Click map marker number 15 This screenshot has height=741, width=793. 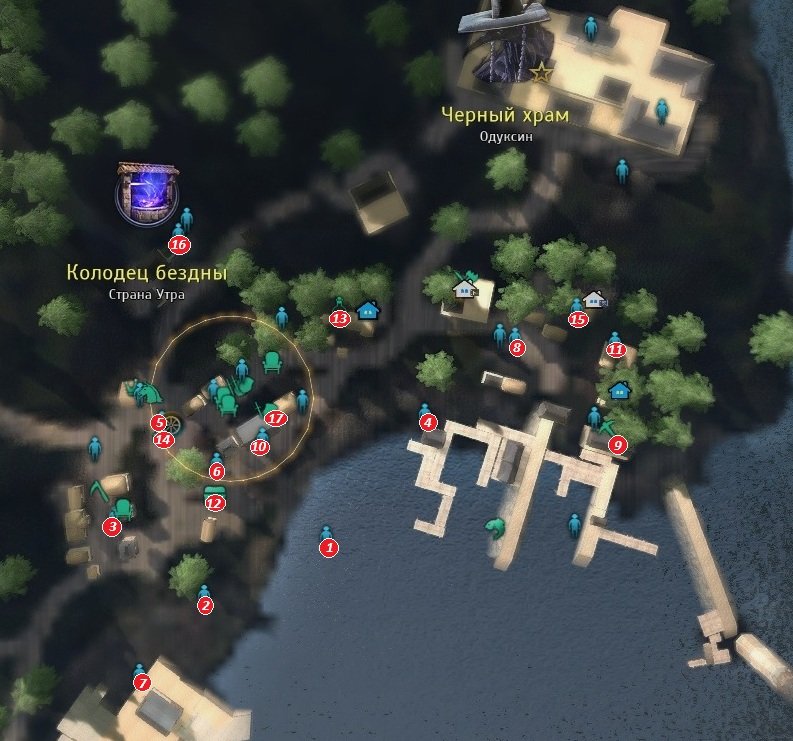[577, 319]
